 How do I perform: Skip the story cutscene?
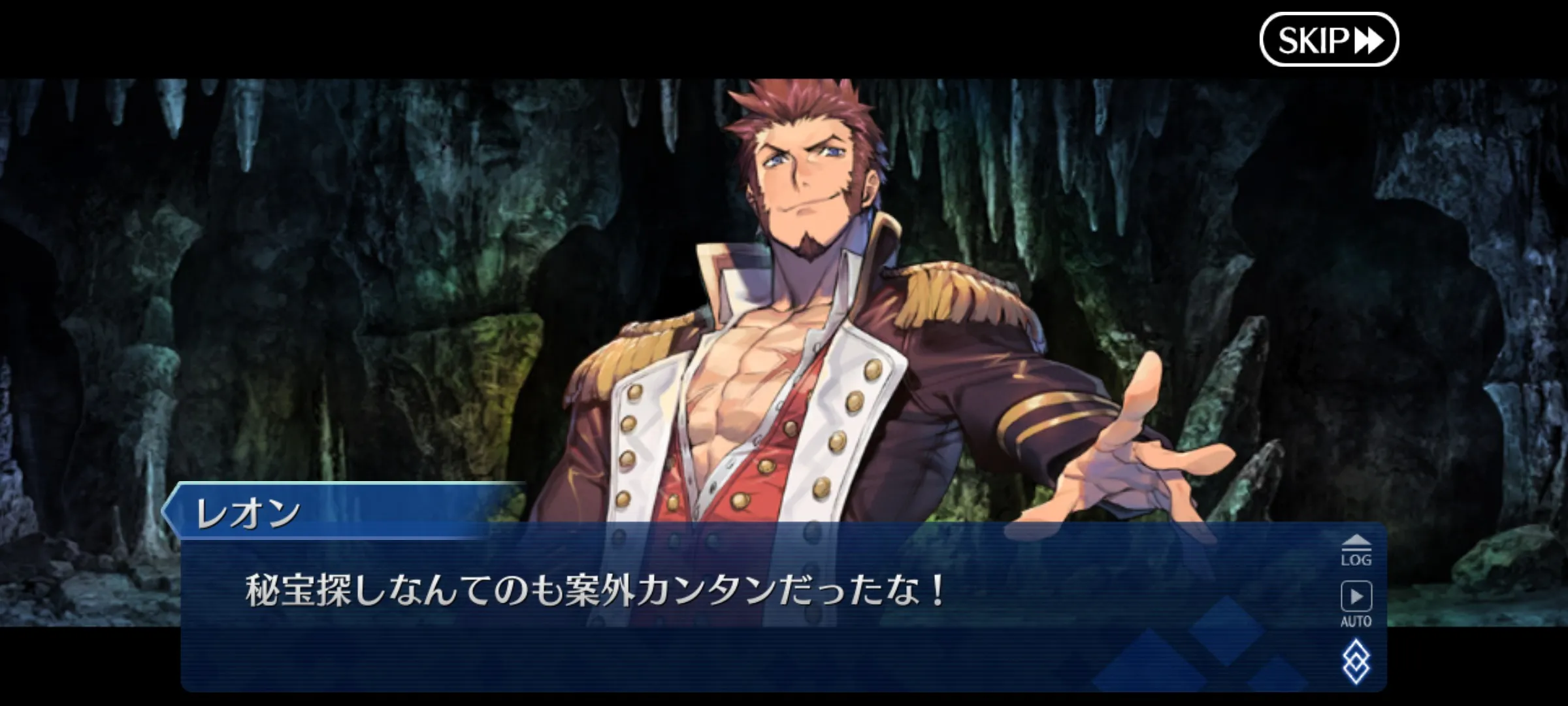coord(1328,40)
